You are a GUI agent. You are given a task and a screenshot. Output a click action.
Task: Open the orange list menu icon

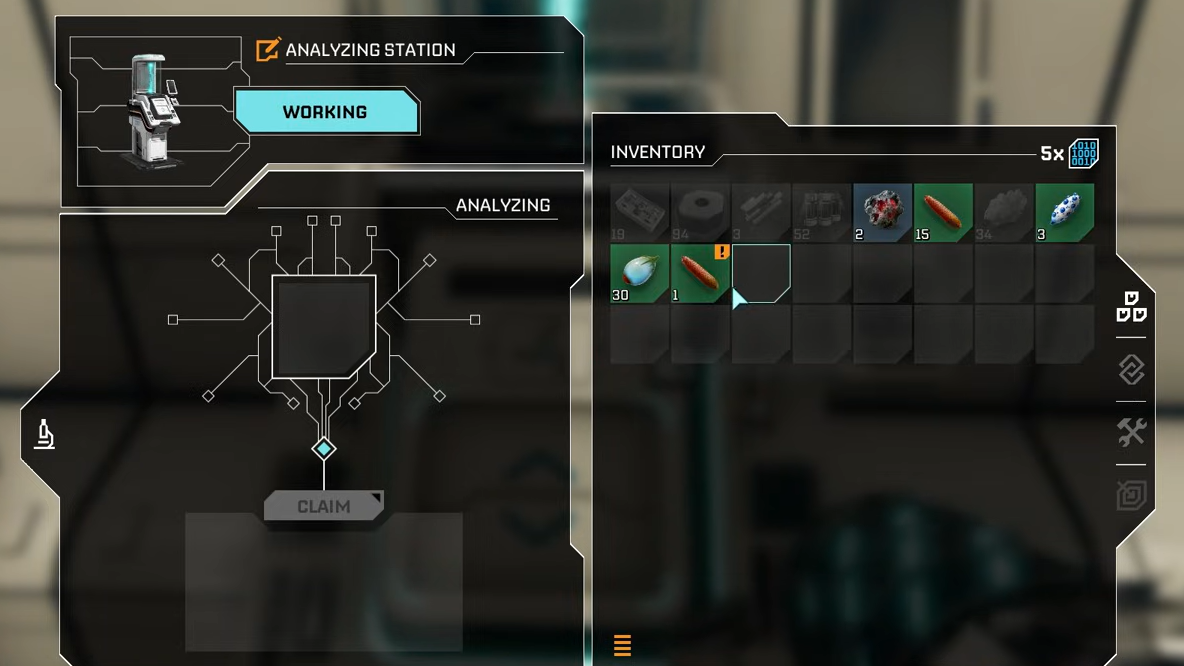pyautogui.click(x=622, y=645)
